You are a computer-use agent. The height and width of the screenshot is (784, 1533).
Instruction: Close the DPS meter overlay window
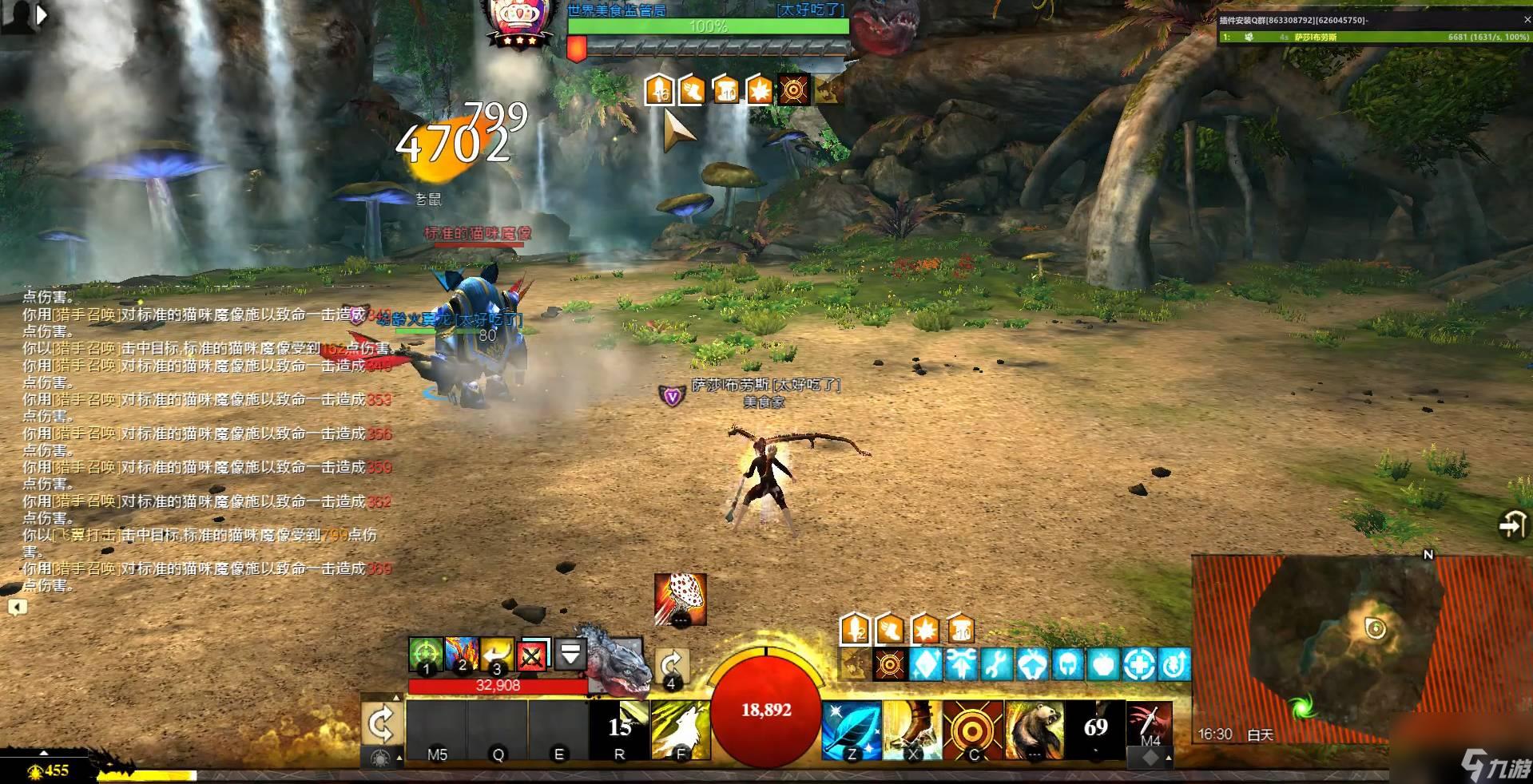point(1525,20)
